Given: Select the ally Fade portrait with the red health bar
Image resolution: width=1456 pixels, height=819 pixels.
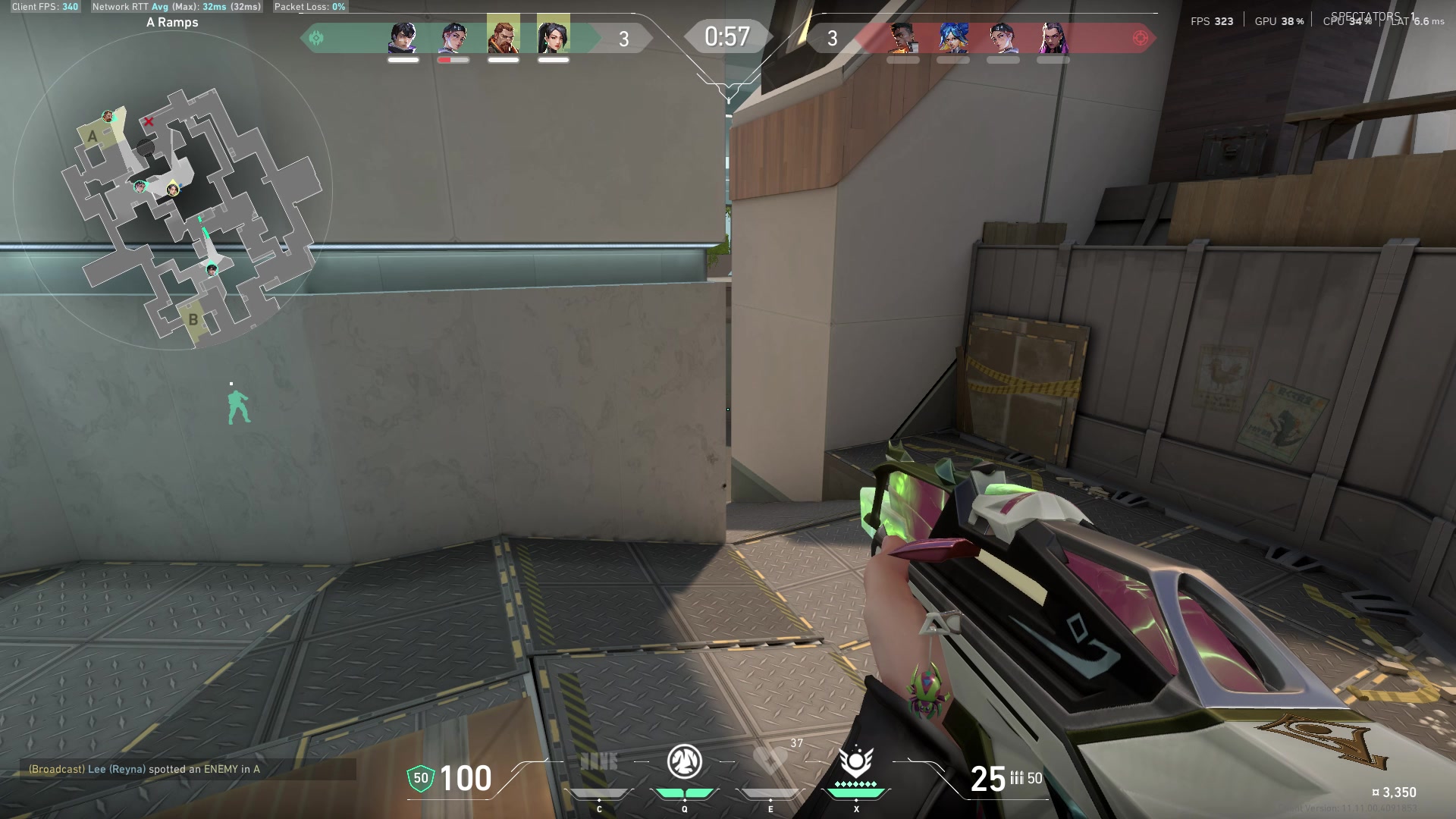Looking at the screenshot, I should (453, 37).
